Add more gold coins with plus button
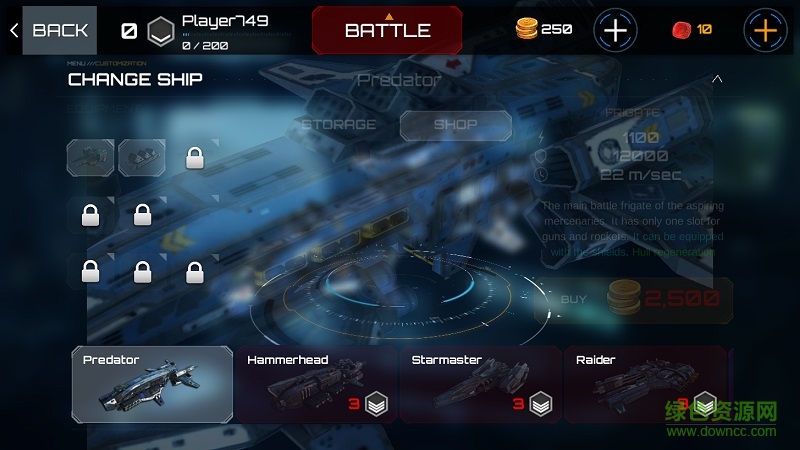The image size is (800, 450). click(616, 30)
